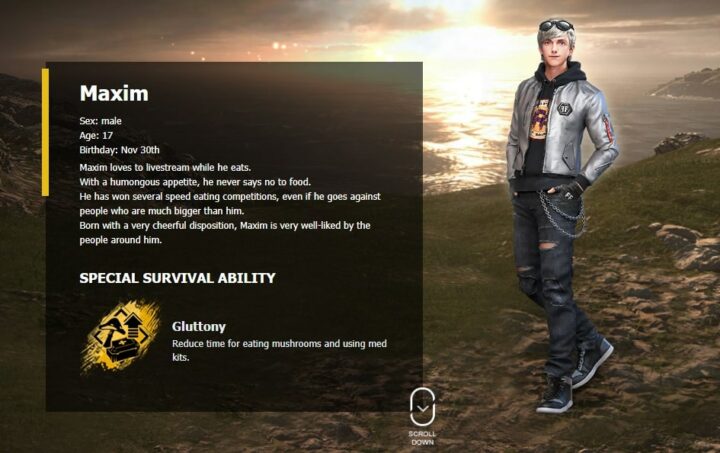Viewport: 720px width, 453px height.
Task: Select the Gluttony ability icon
Action: [120, 337]
